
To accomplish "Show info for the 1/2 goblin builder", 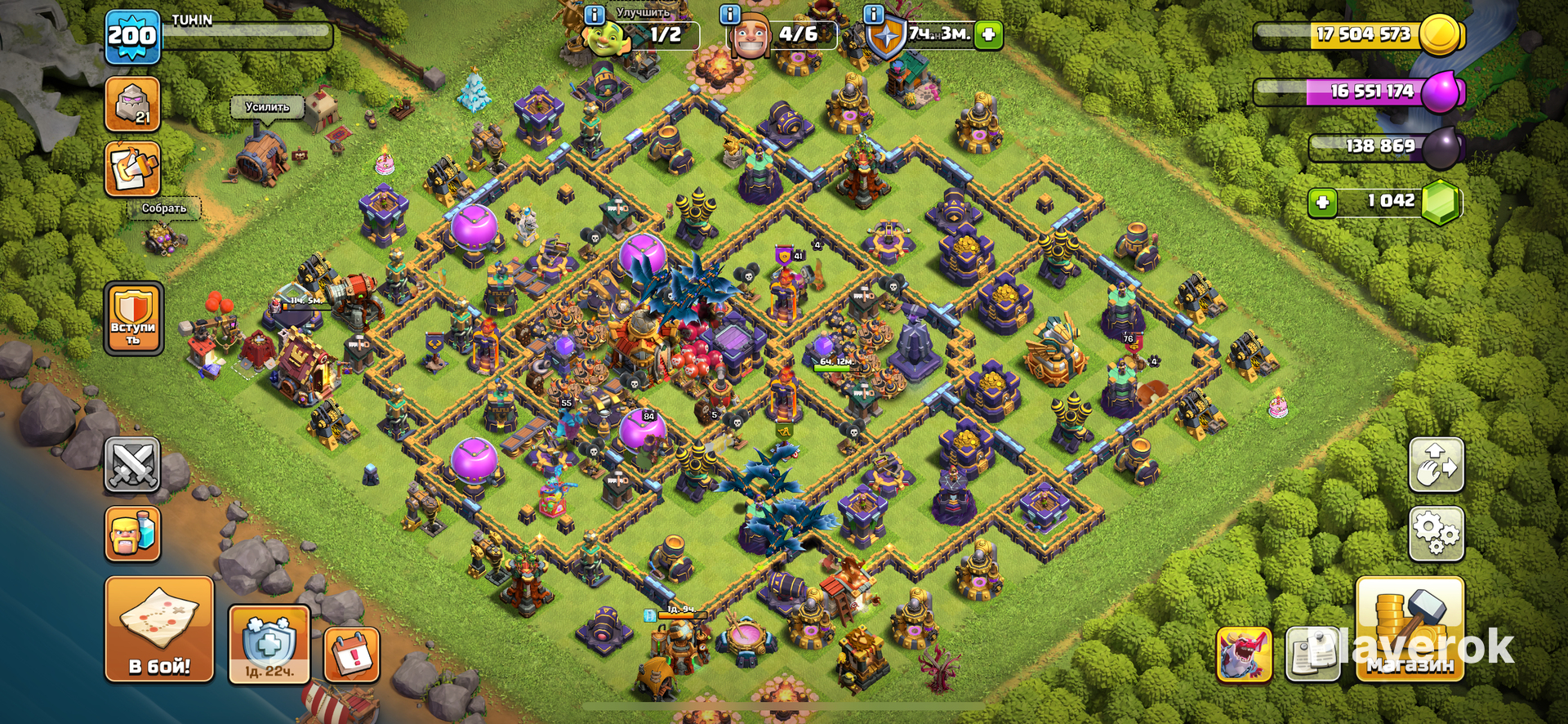I will 595,14.
